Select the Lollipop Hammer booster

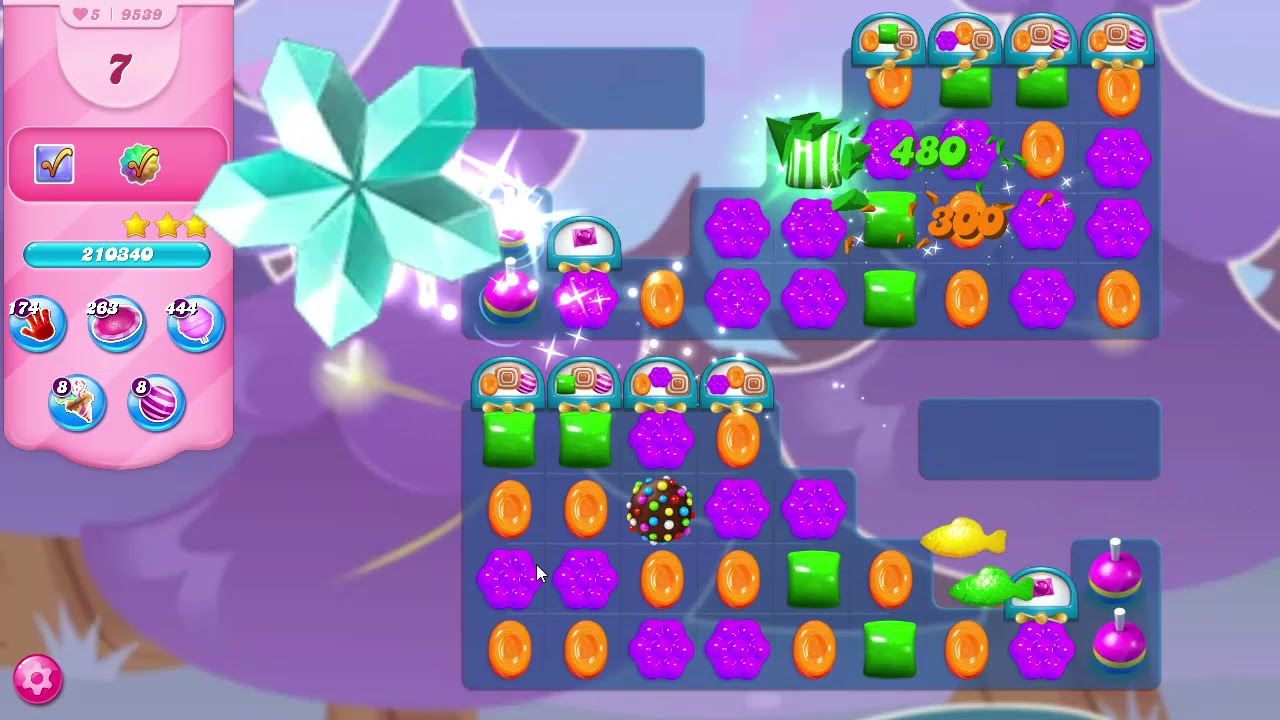(194, 322)
